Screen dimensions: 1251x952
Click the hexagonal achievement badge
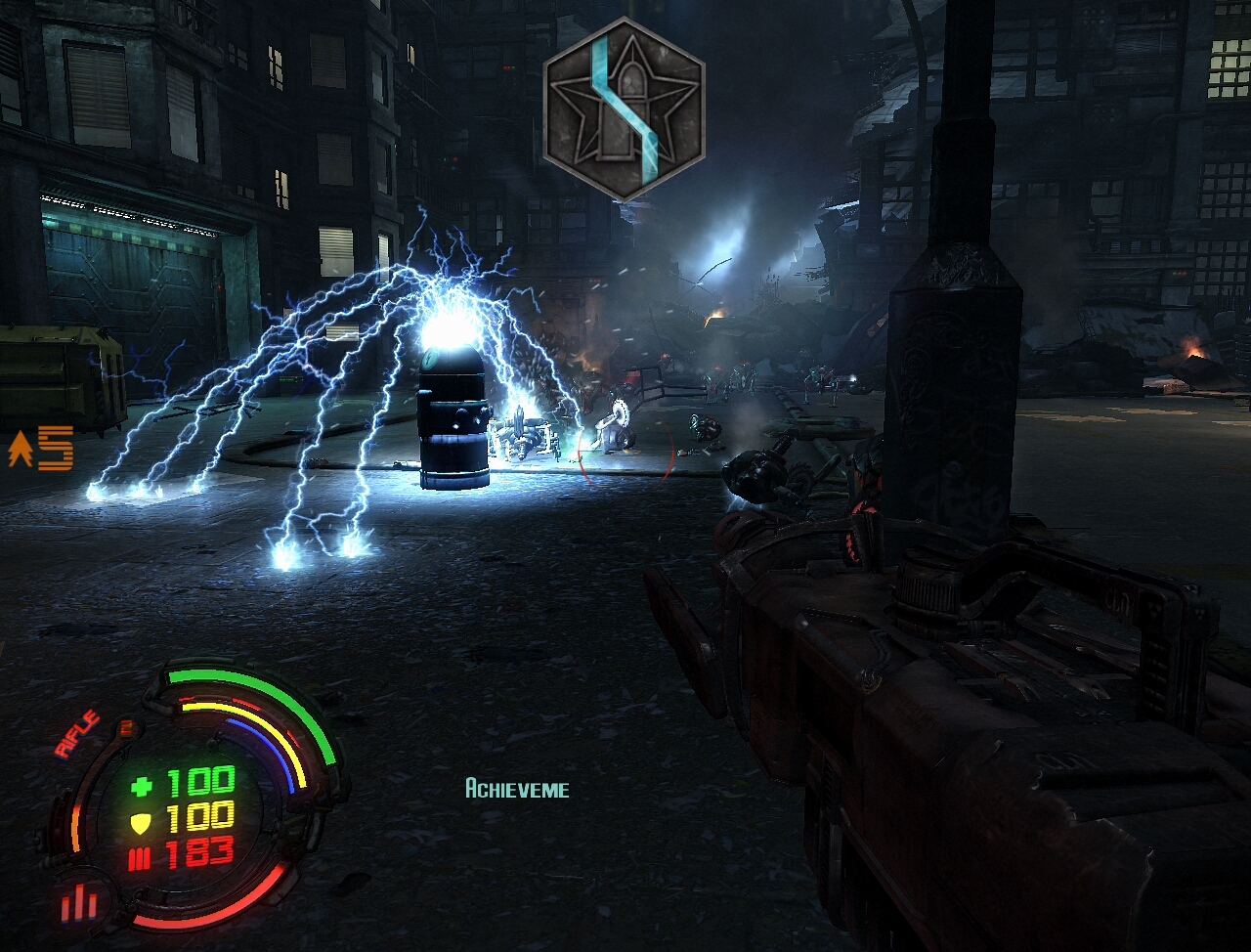click(624, 108)
